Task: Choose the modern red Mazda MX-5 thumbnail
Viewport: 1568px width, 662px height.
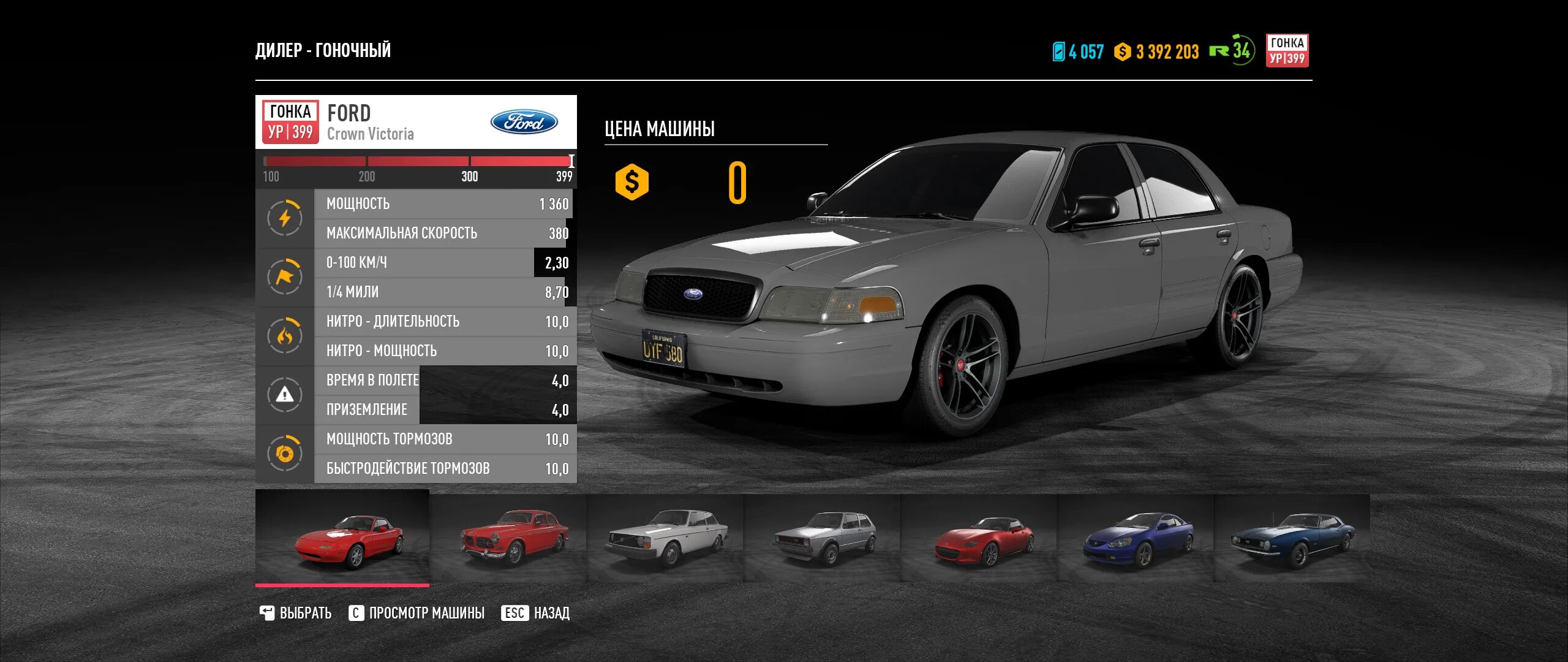Action: tap(979, 538)
